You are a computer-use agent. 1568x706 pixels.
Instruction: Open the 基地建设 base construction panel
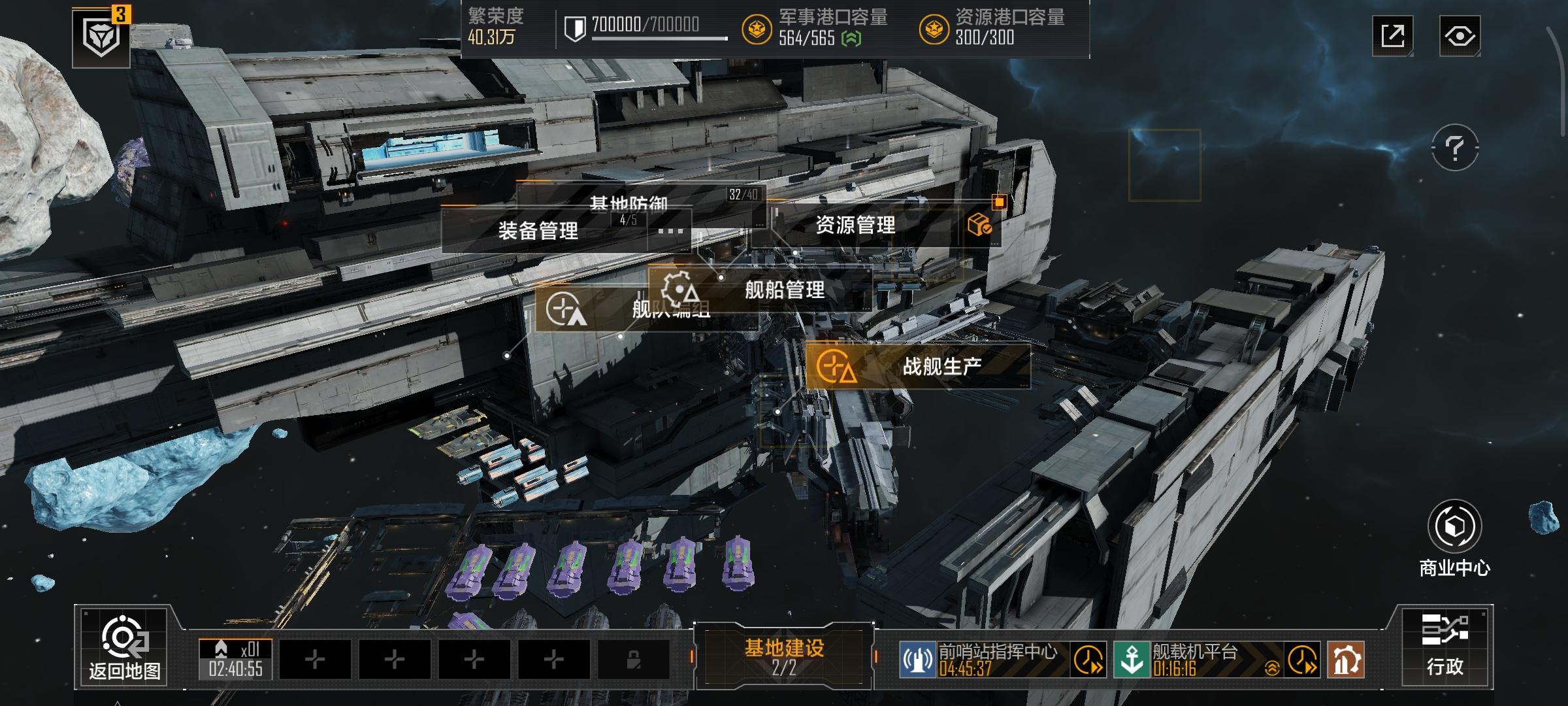[x=784, y=656]
